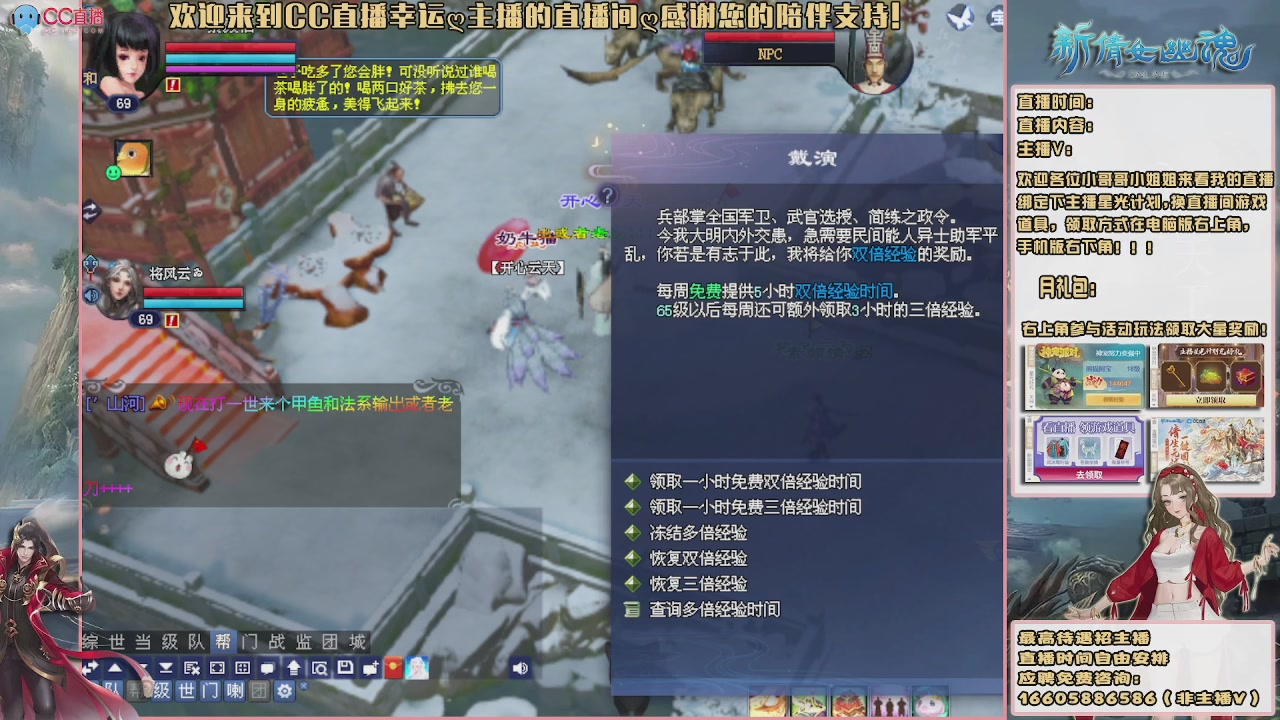Click the save chat log floppy icon
Image resolution: width=1280 pixels, height=720 pixels.
[344, 668]
